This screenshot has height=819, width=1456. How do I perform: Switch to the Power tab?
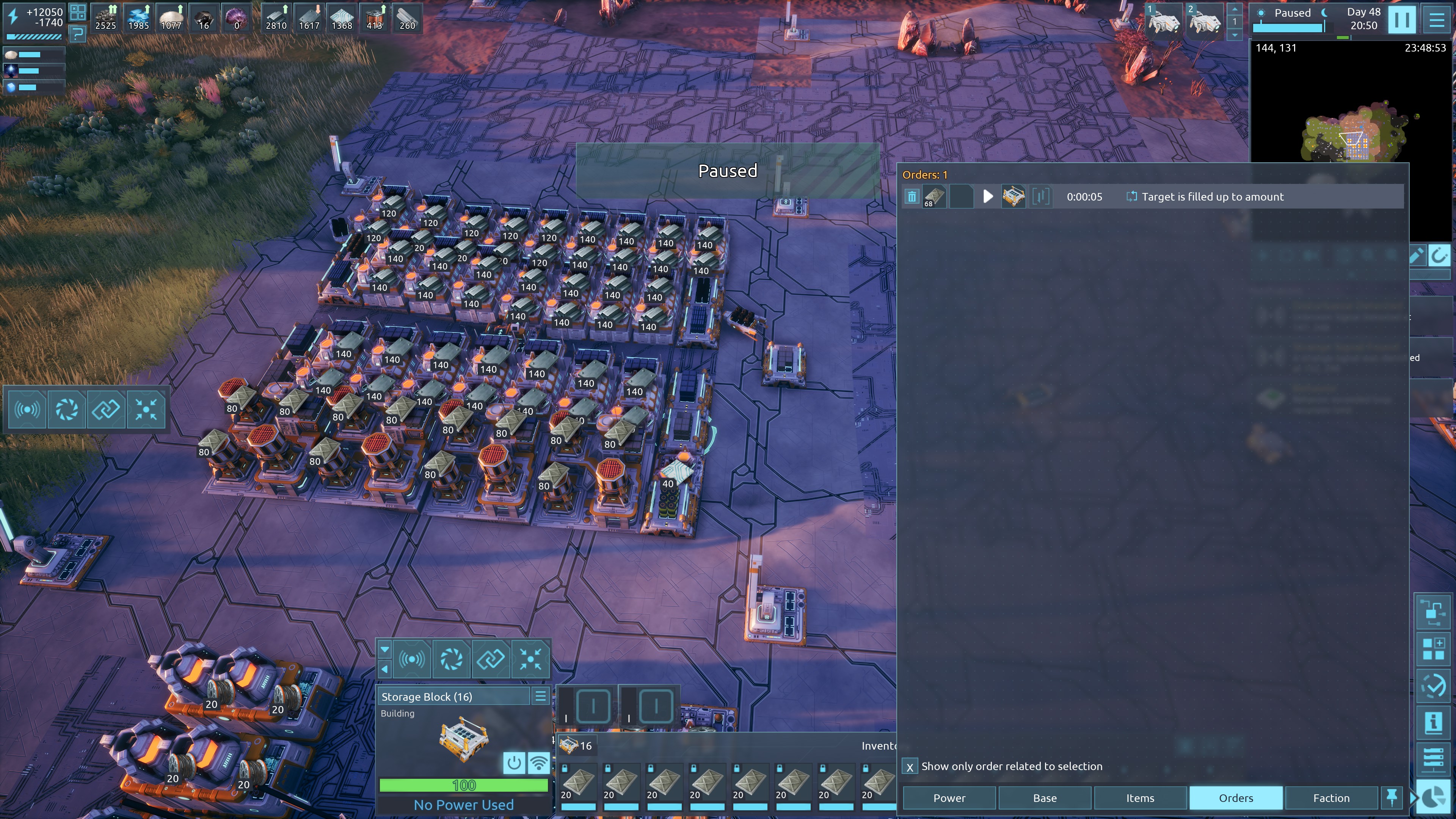point(949,797)
